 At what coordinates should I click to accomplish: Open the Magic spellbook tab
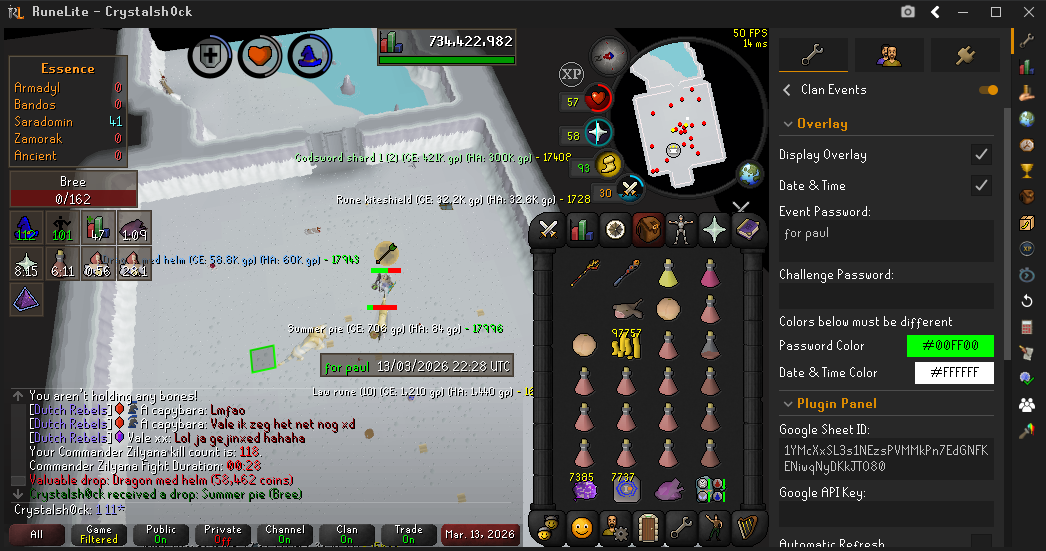click(746, 230)
